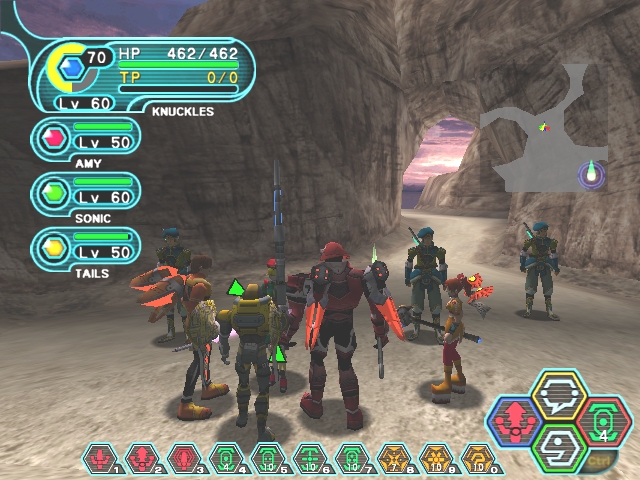The height and width of the screenshot is (480, 640).
Task: Use the green item in hotbar slot 7
Action: pos(351,459)
